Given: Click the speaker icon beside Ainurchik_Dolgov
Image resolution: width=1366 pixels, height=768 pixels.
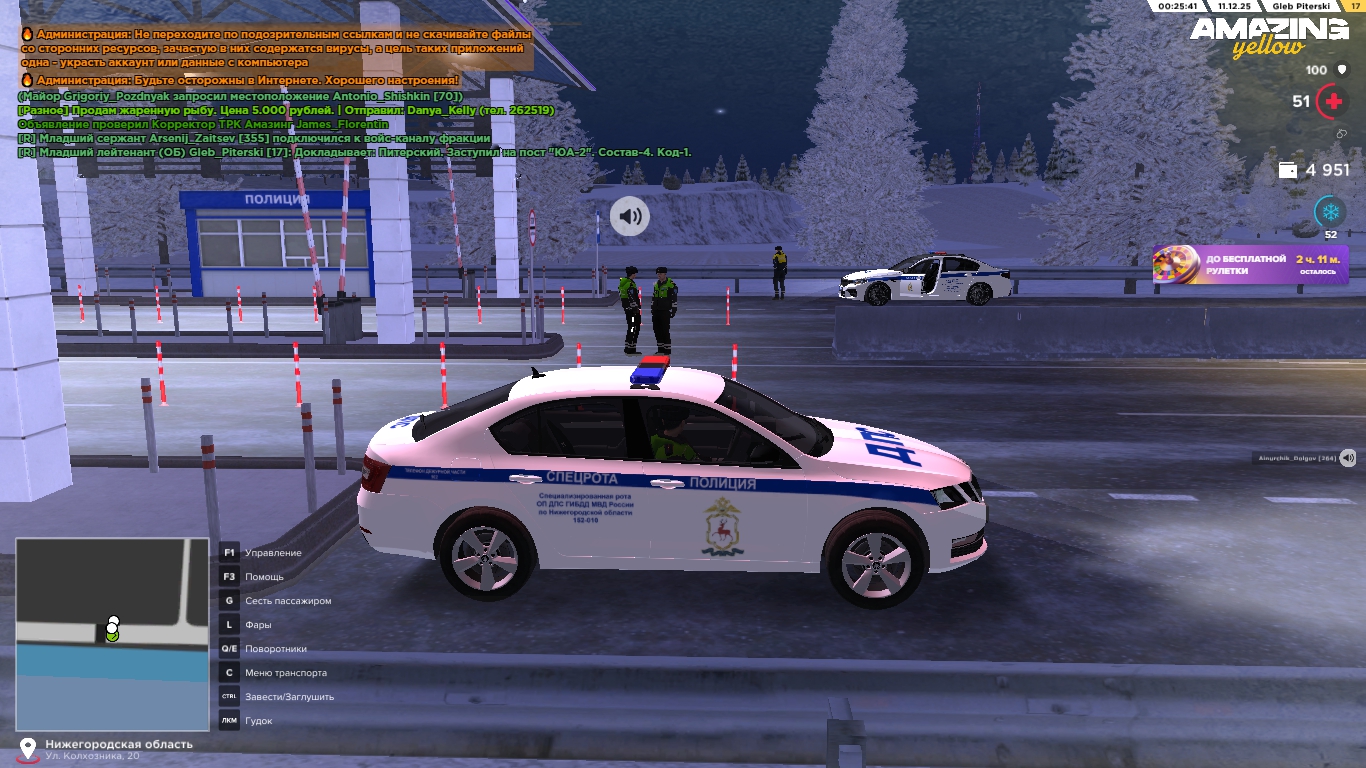Looking at the screenshot, I should point(1348,458).
